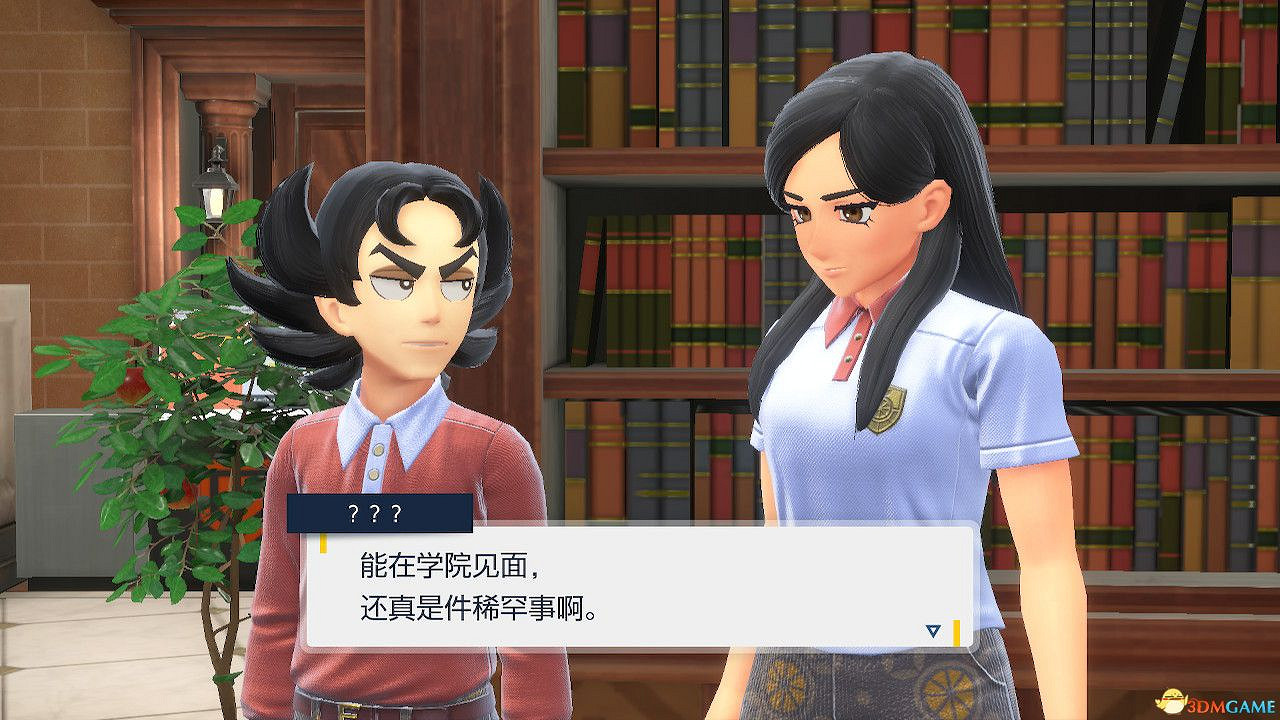
Task: Click the triangle indicator to continue dialogue
Action: click(932, 630)
